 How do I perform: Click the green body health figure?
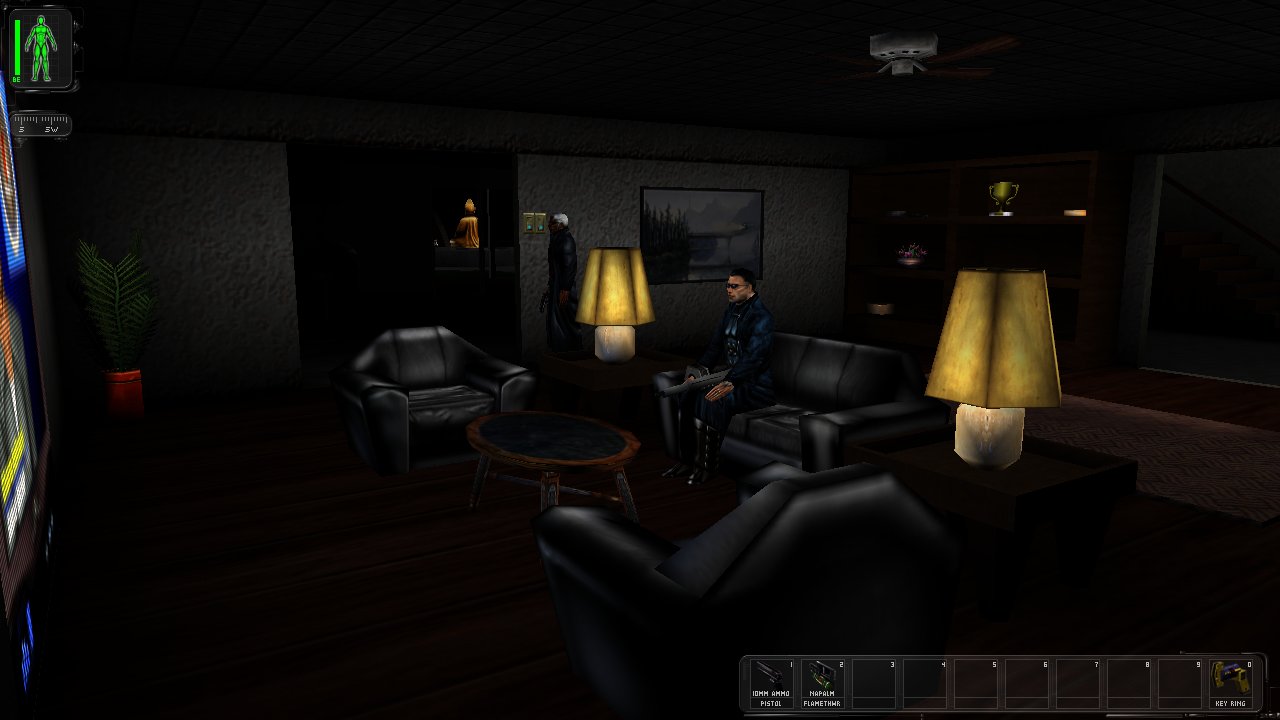(42, 47)
